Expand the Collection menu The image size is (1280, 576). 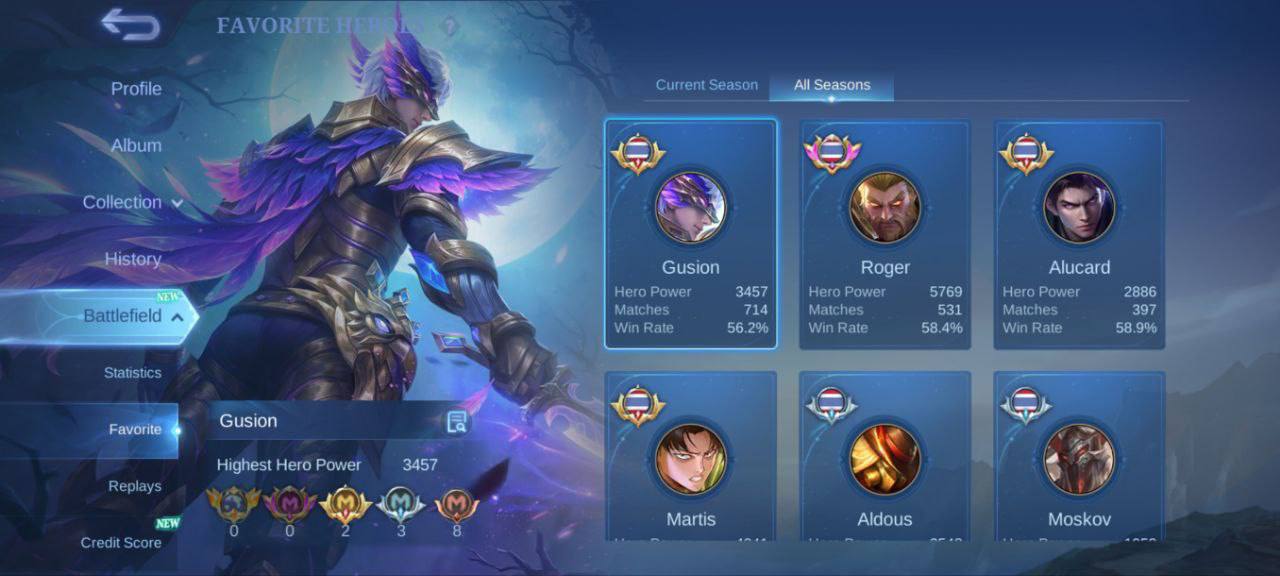132,202
